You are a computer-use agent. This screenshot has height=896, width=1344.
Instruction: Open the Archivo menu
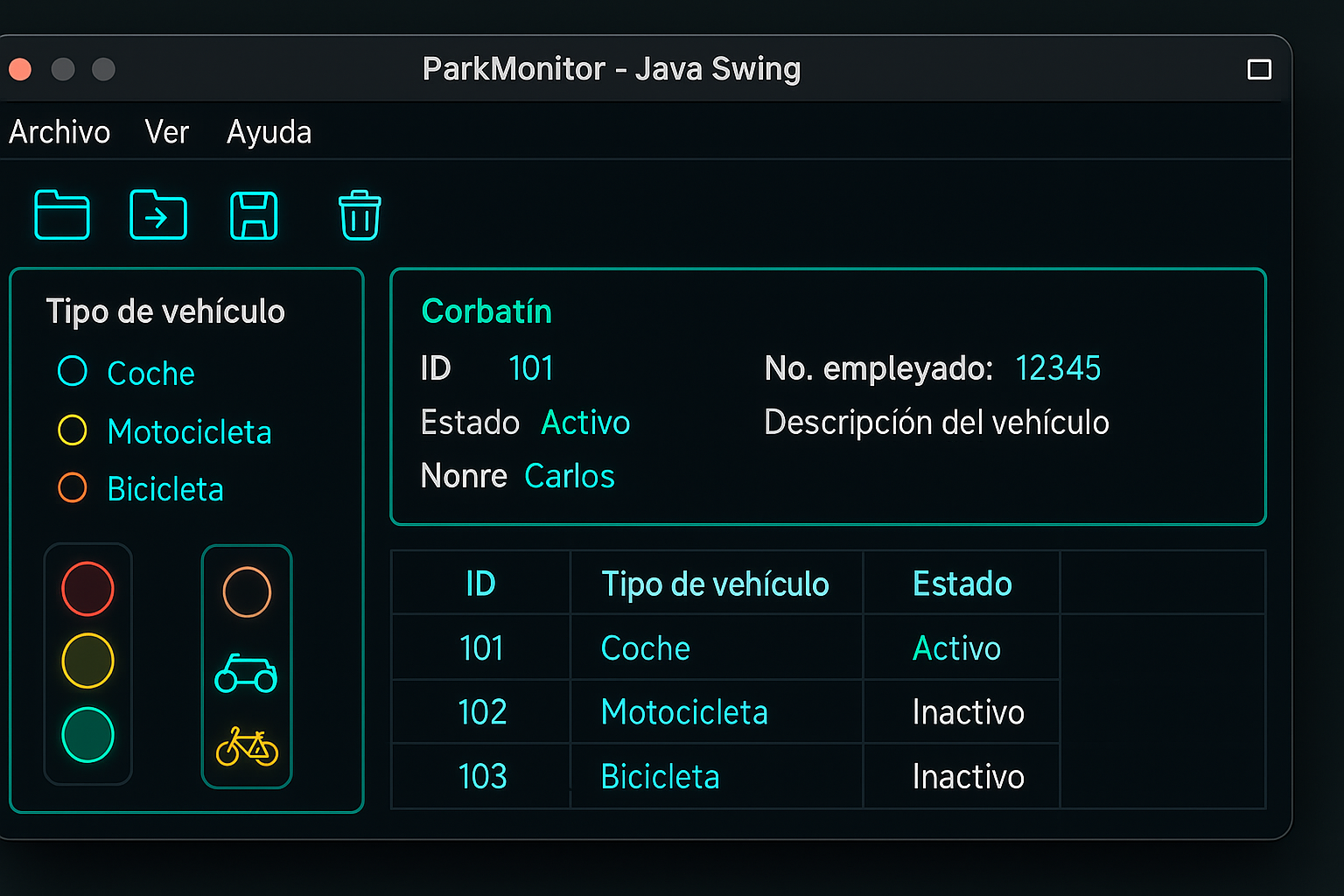click(59, 132)
